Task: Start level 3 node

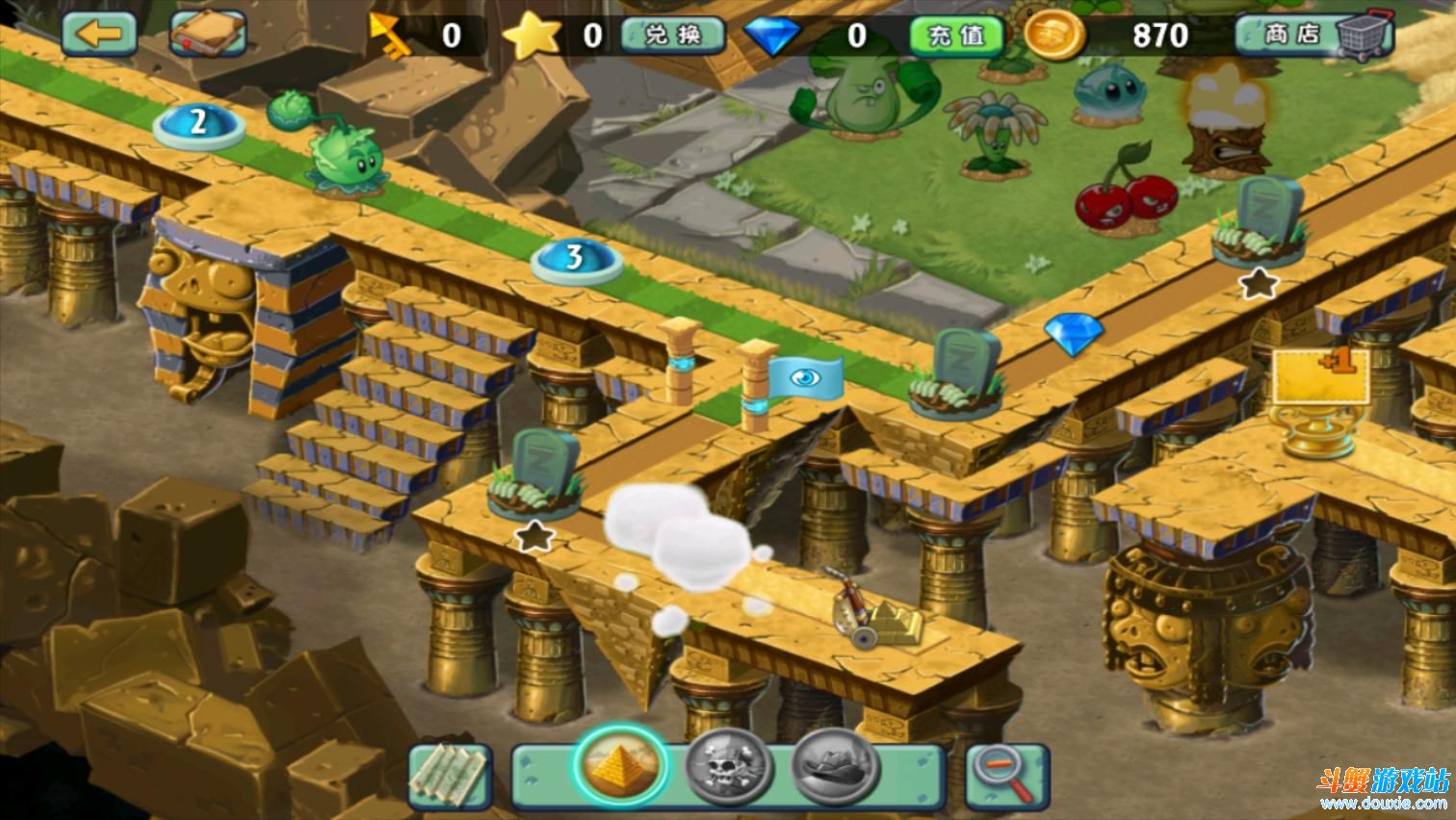Action: [x=575, y=258]
